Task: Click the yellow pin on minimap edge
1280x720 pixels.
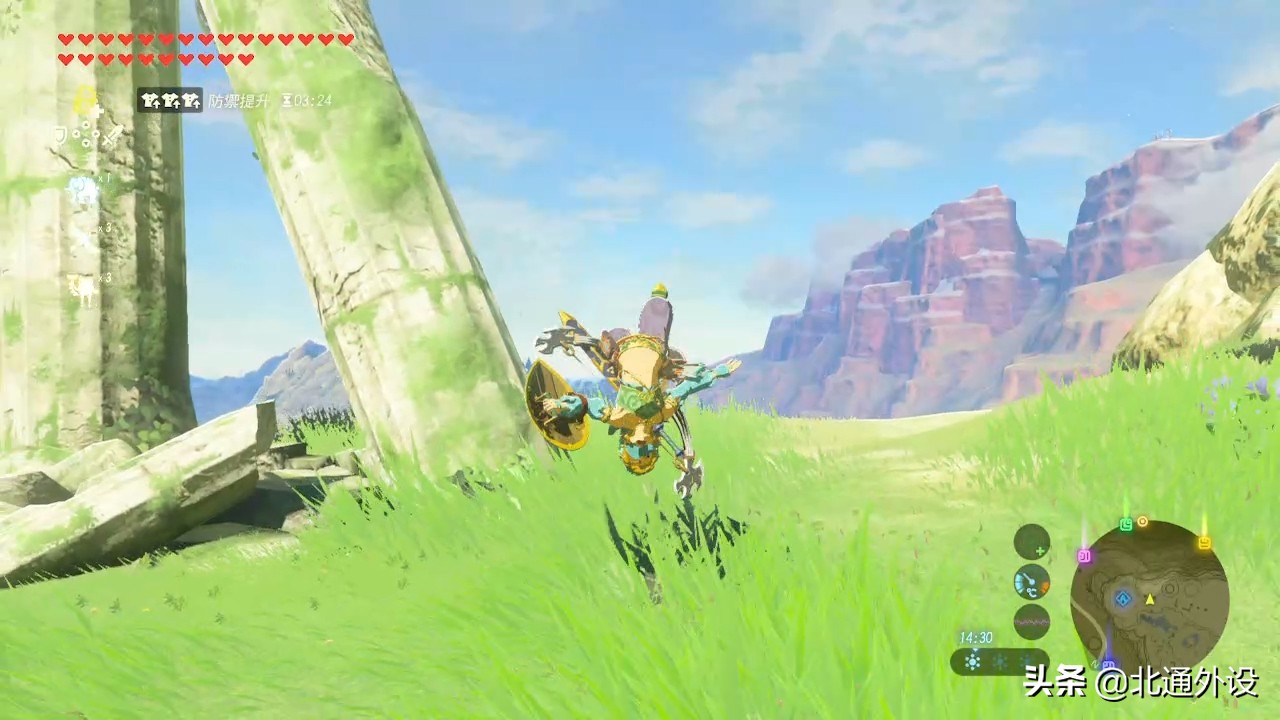Action: (x=1204, y=543)
